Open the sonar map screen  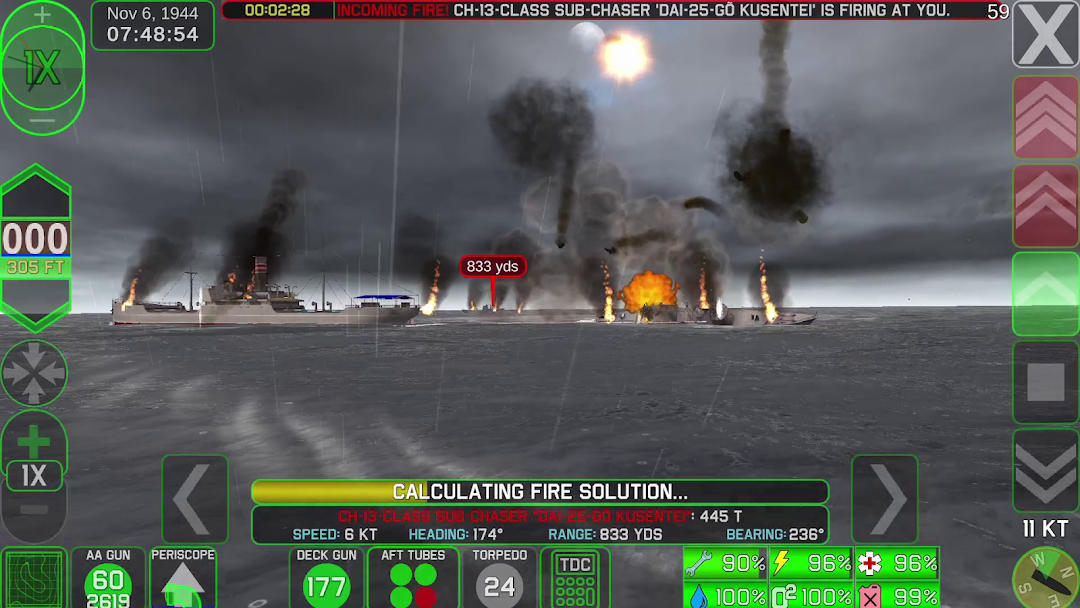(33, 579)
